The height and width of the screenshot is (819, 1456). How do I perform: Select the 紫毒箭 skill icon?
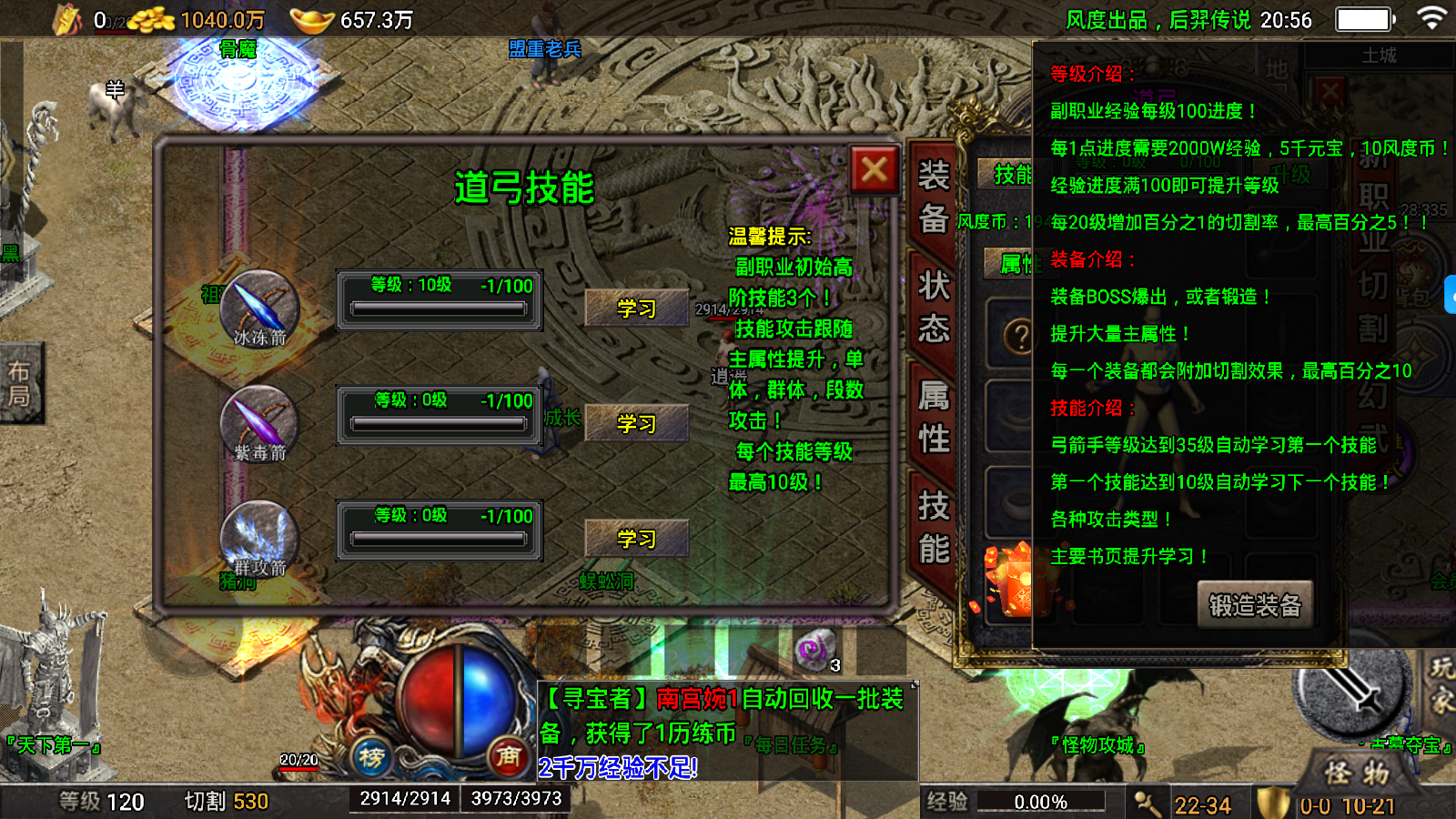pos(259,421)
